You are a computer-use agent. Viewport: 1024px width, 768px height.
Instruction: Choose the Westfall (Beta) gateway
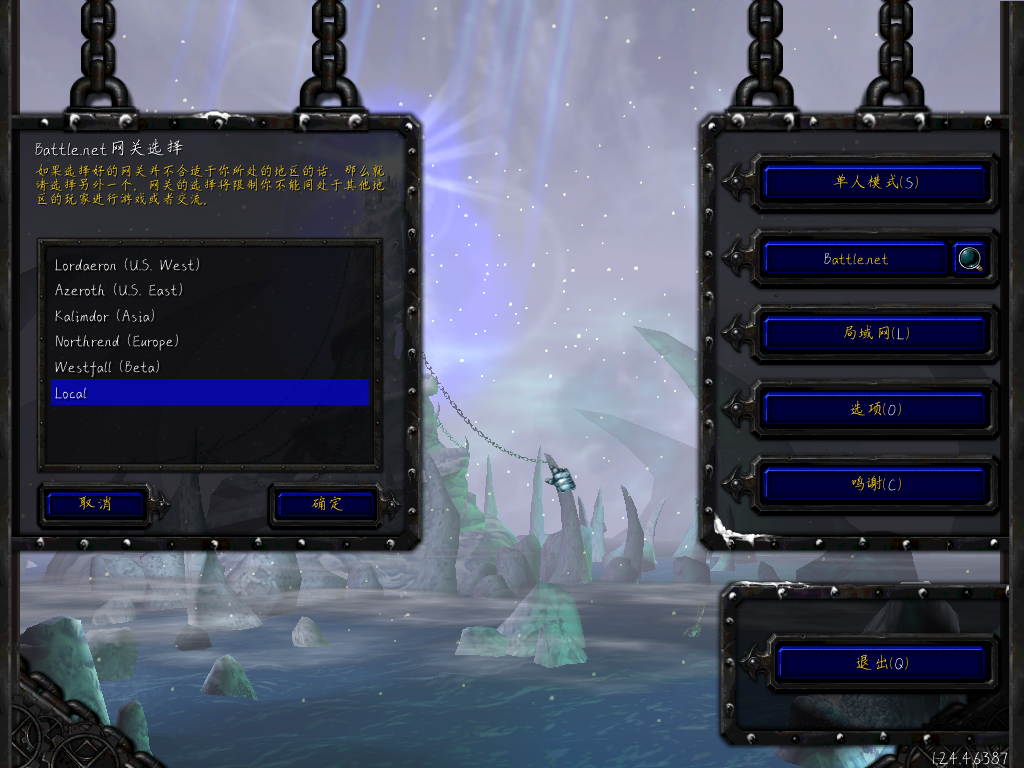pyautogui.click(x=107, y=368)
